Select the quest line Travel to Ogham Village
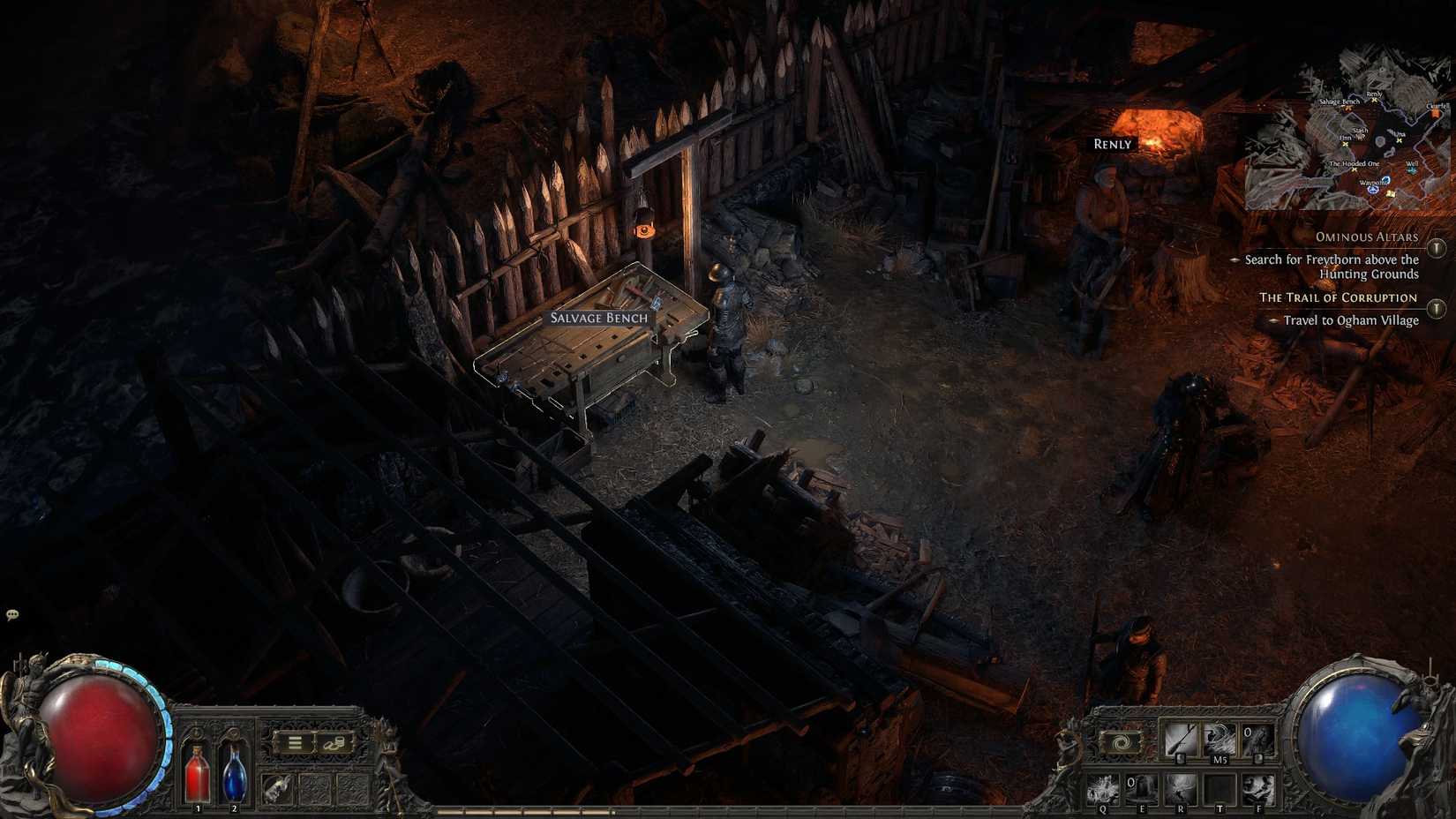Image resolution: width=1456 pixels, height=819 pixels. (1350, 320)
